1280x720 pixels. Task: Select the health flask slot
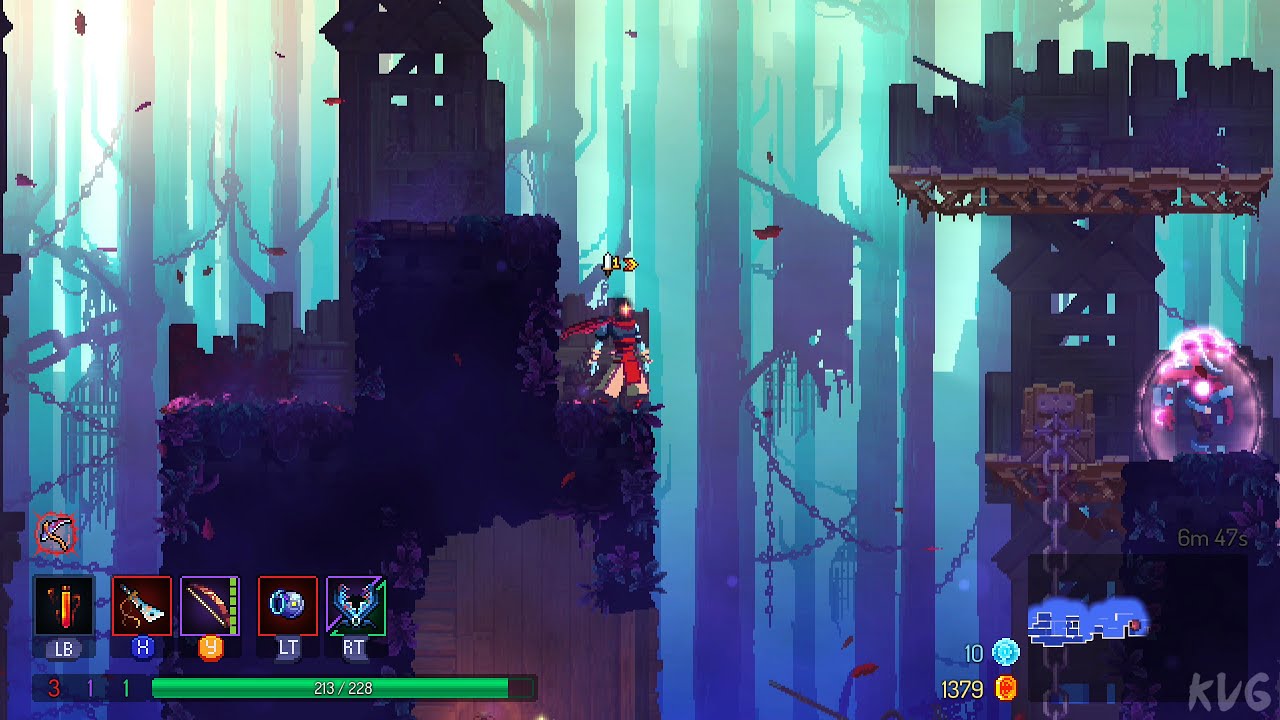pos(63,606)
